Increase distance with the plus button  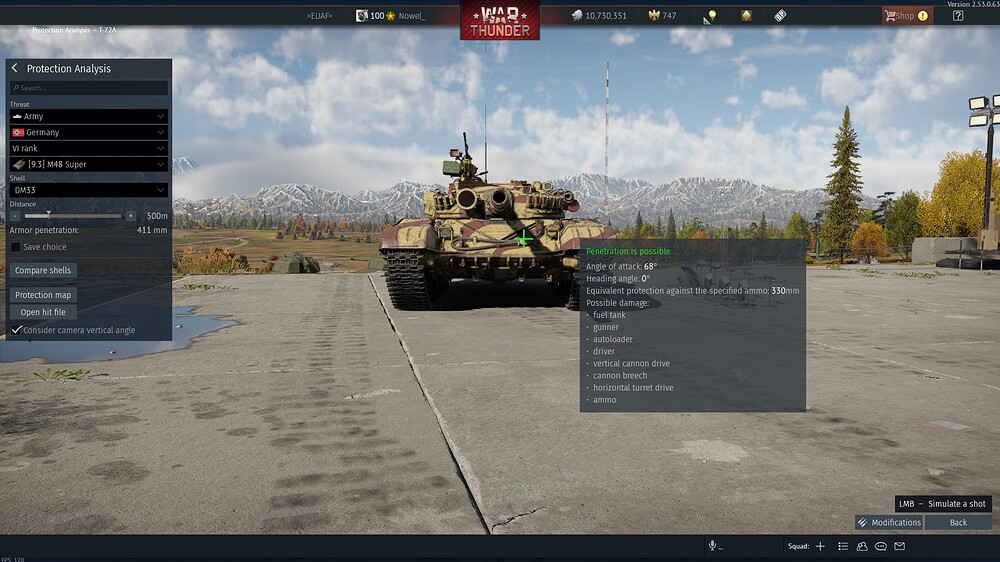pos(130,216)
